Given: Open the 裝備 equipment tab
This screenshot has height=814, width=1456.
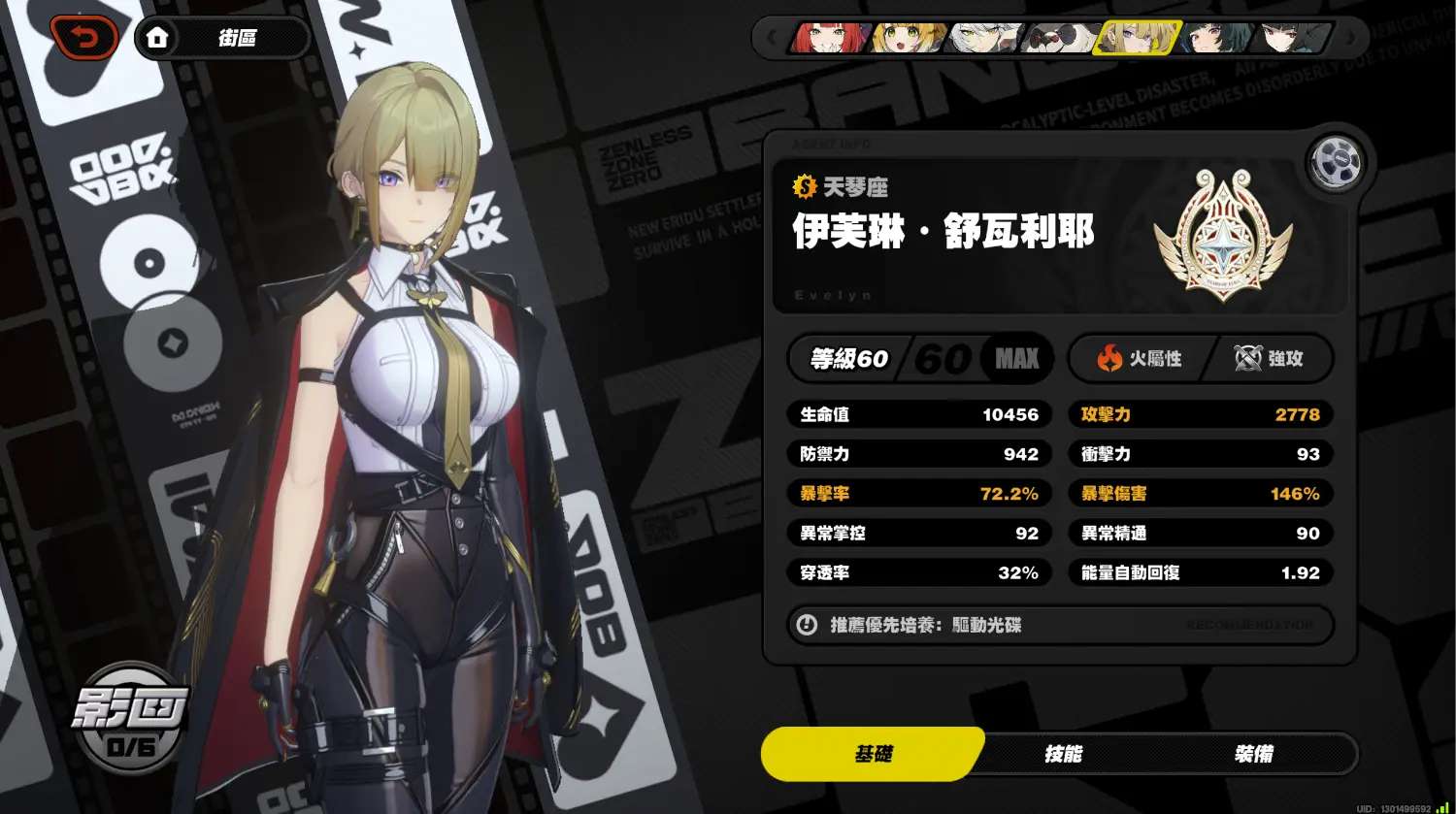Looking at the screenshot, I should [x=1253, y=754].
